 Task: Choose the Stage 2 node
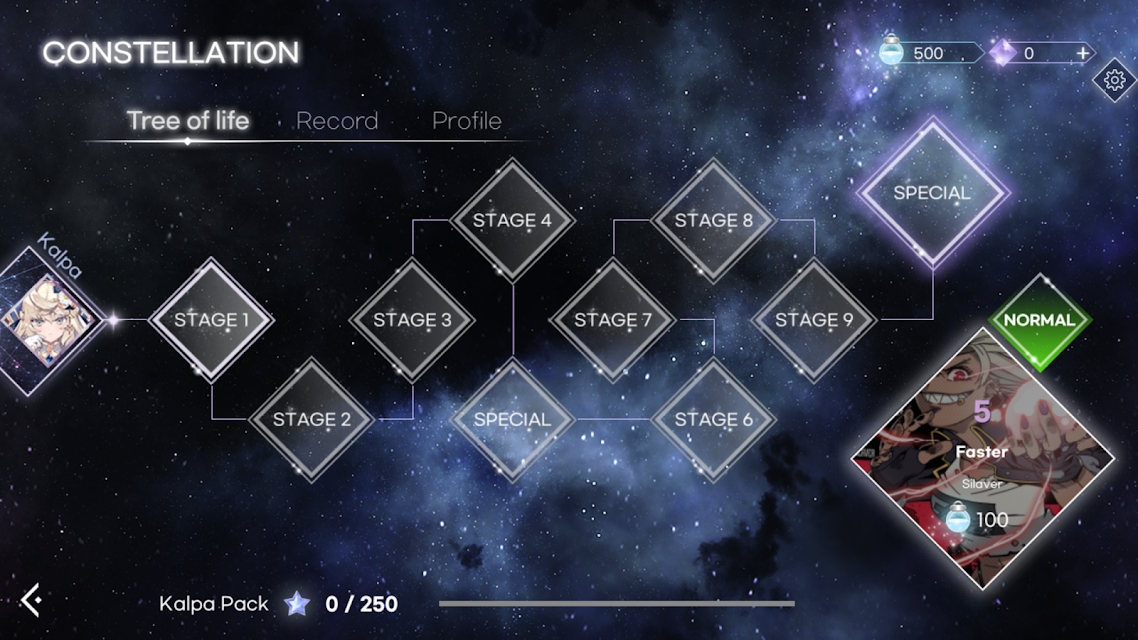tap(311, 419)
